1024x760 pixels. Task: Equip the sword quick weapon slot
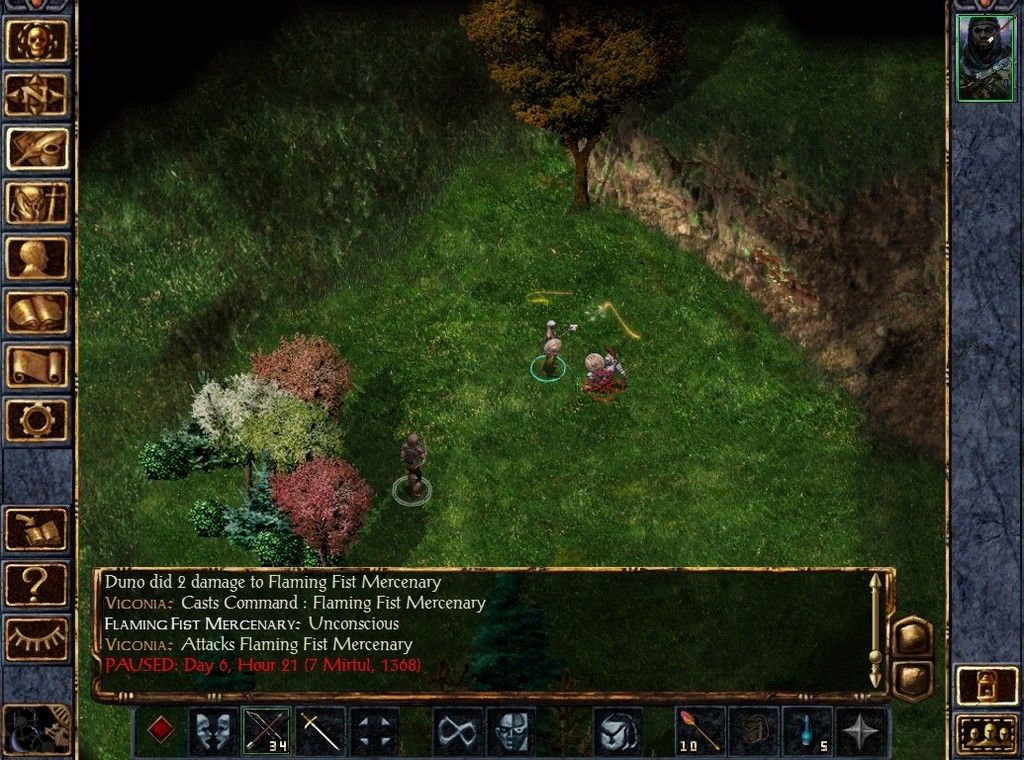(320, 731)
